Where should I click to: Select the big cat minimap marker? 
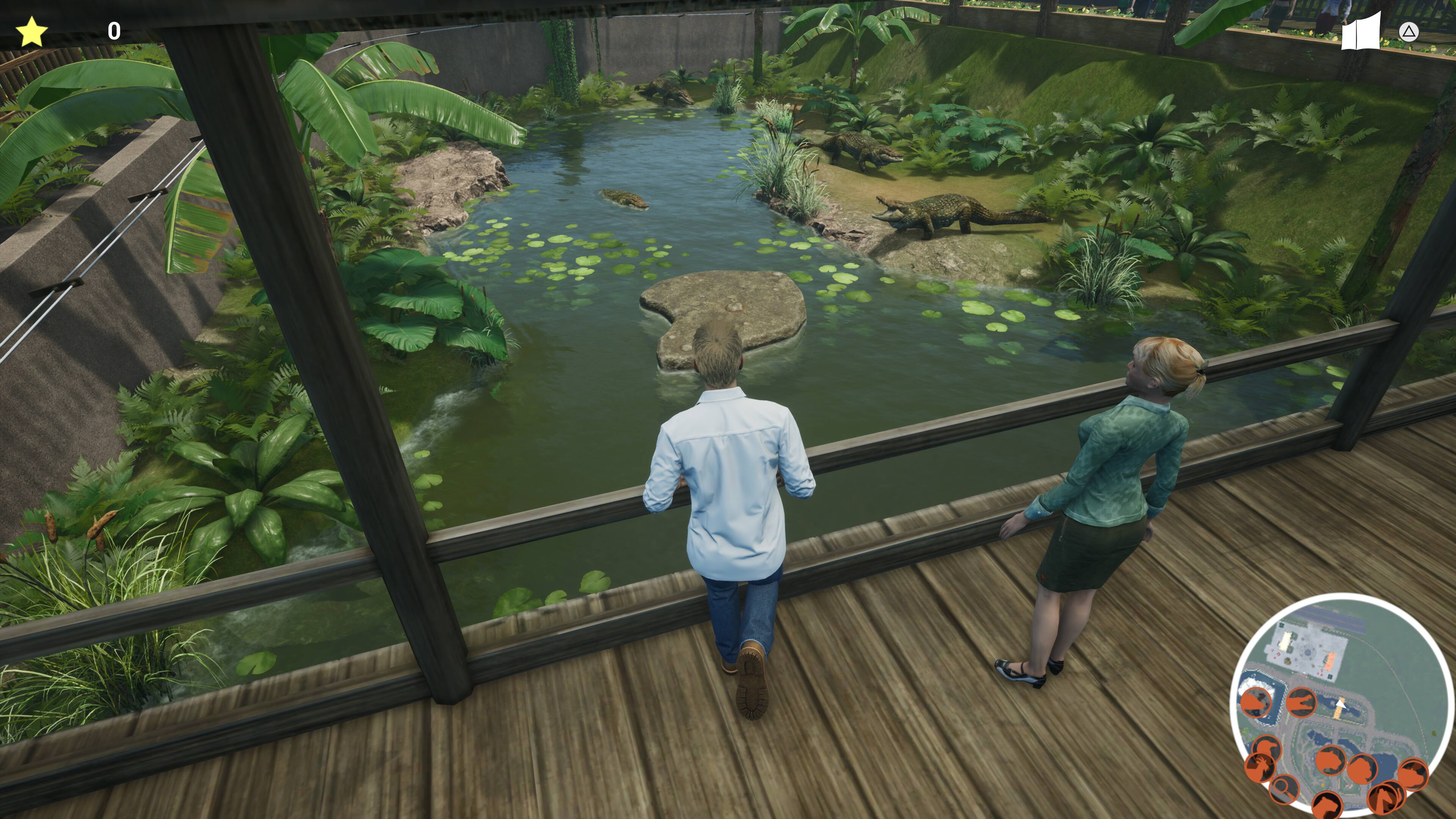[1331, 761]
